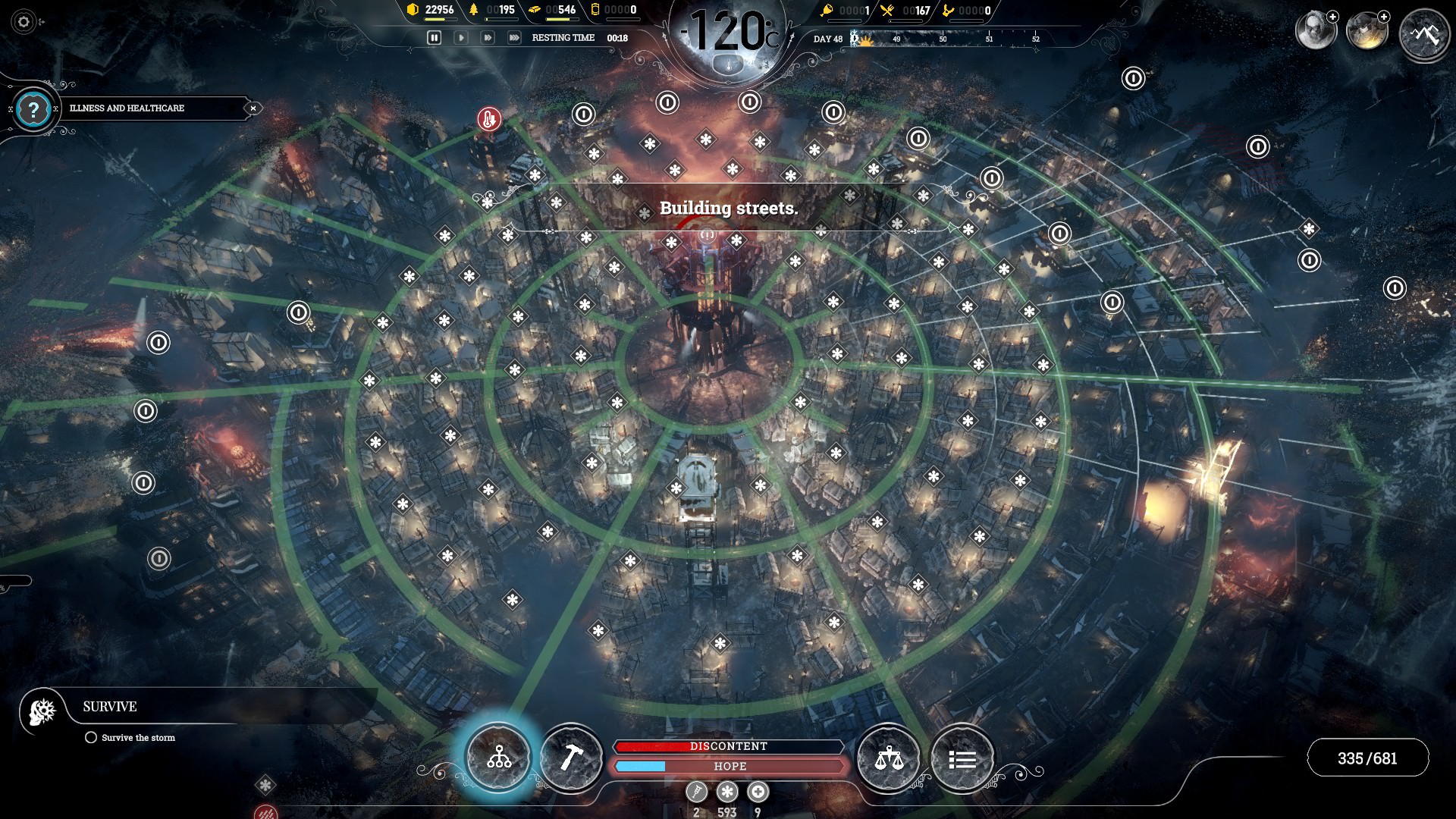Switch to fast forward speed
This screenshot has width=1456, height=819.
(488, 37)
